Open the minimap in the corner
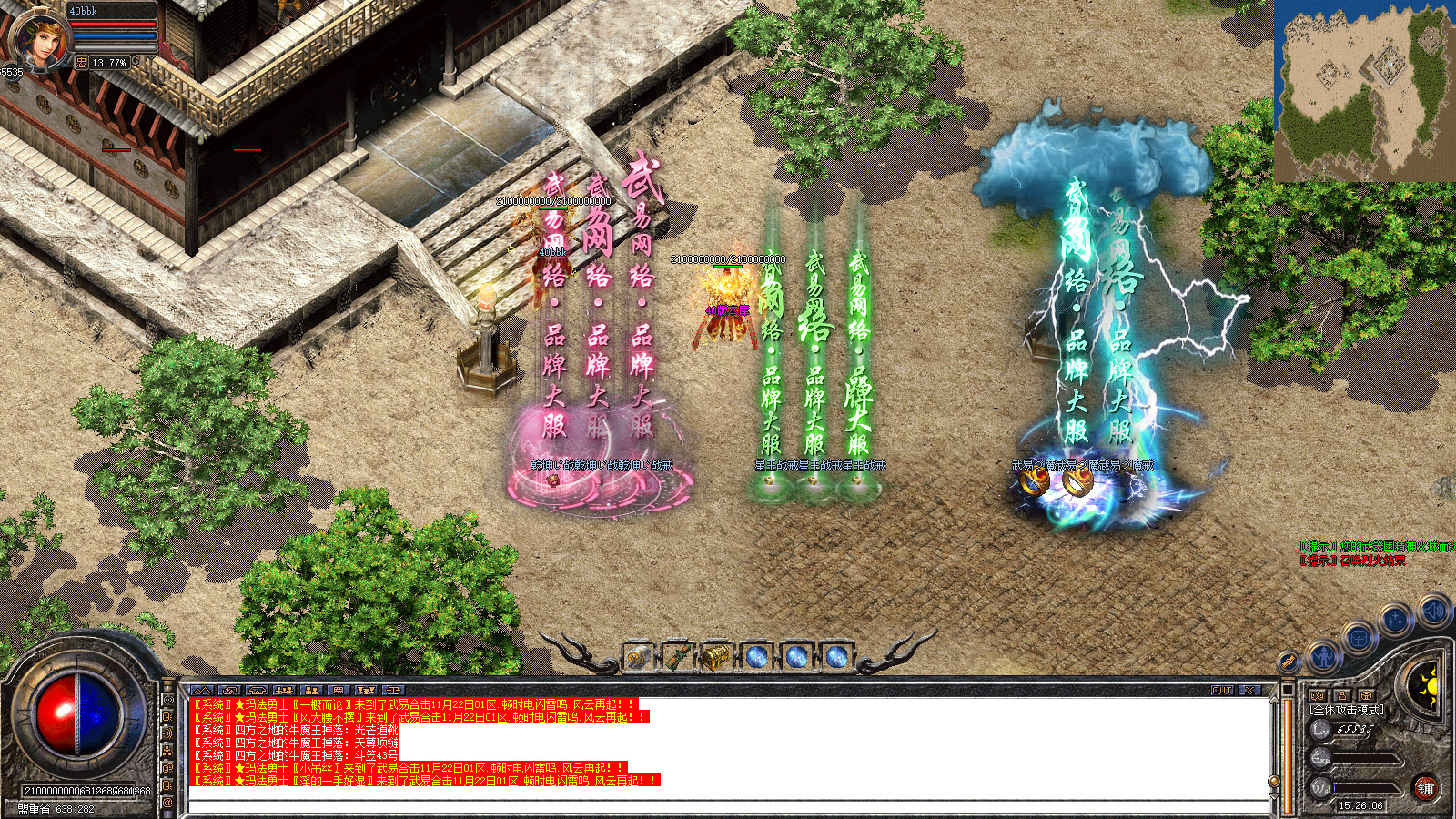 tap(1364, 90)
